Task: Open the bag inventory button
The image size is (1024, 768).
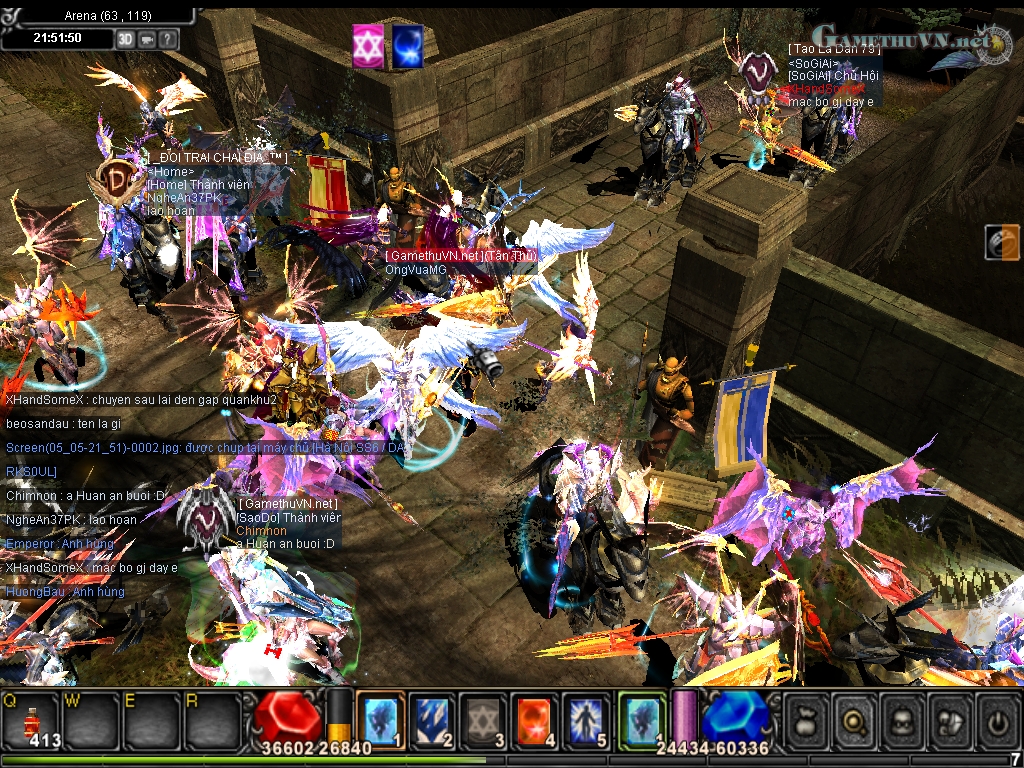Action: (x=808, y=718)
